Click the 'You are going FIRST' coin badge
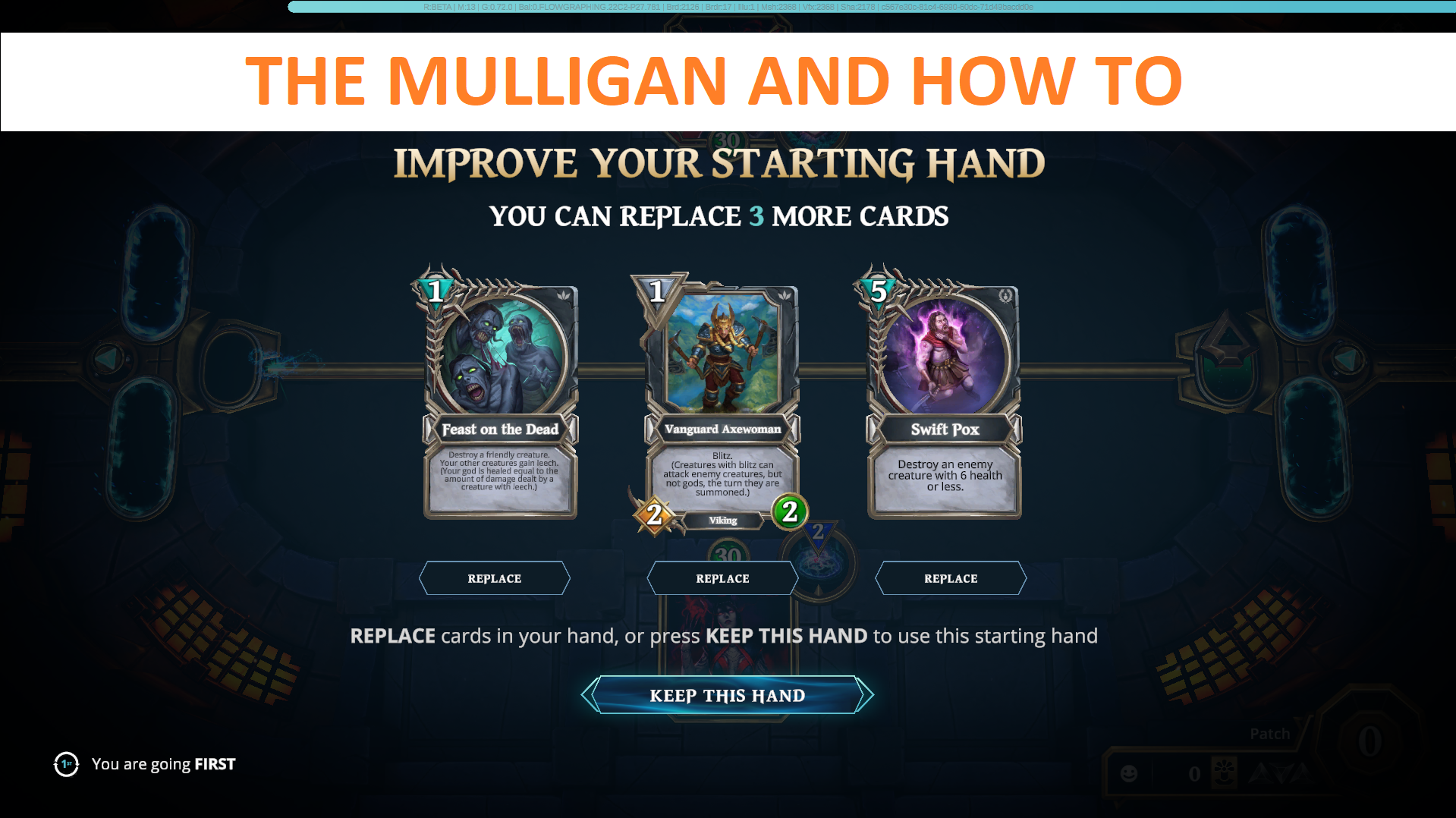Screen dimensions: 1456x818 (x=66, y=764)
